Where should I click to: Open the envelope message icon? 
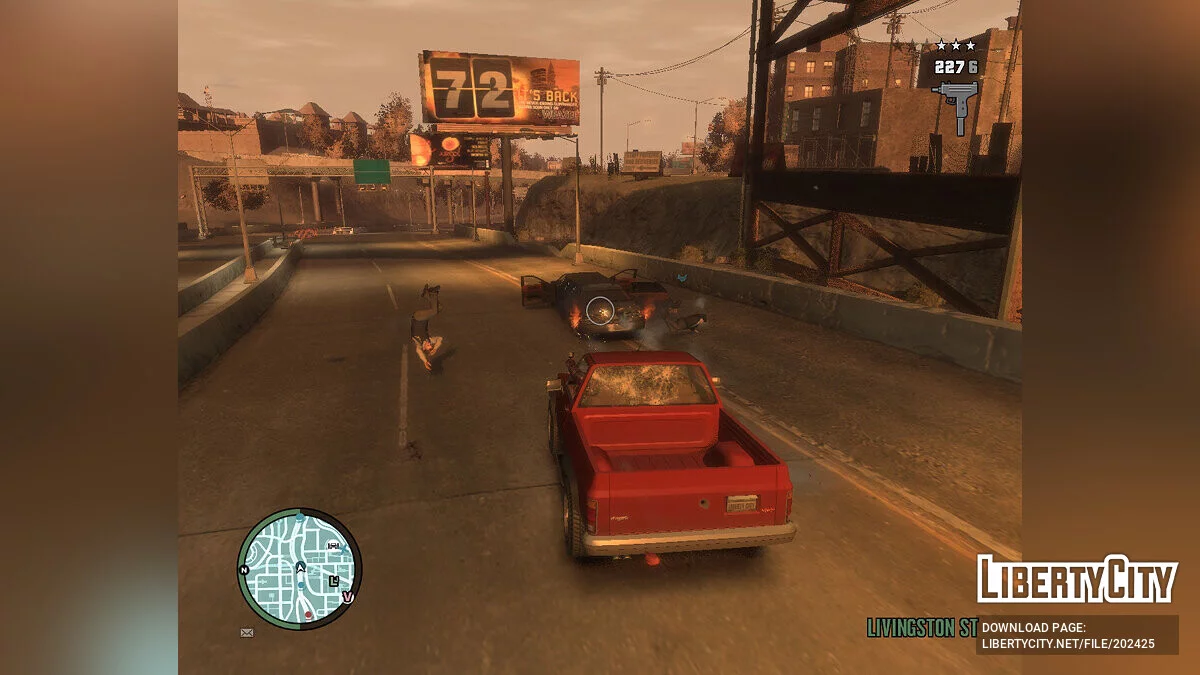247,632
